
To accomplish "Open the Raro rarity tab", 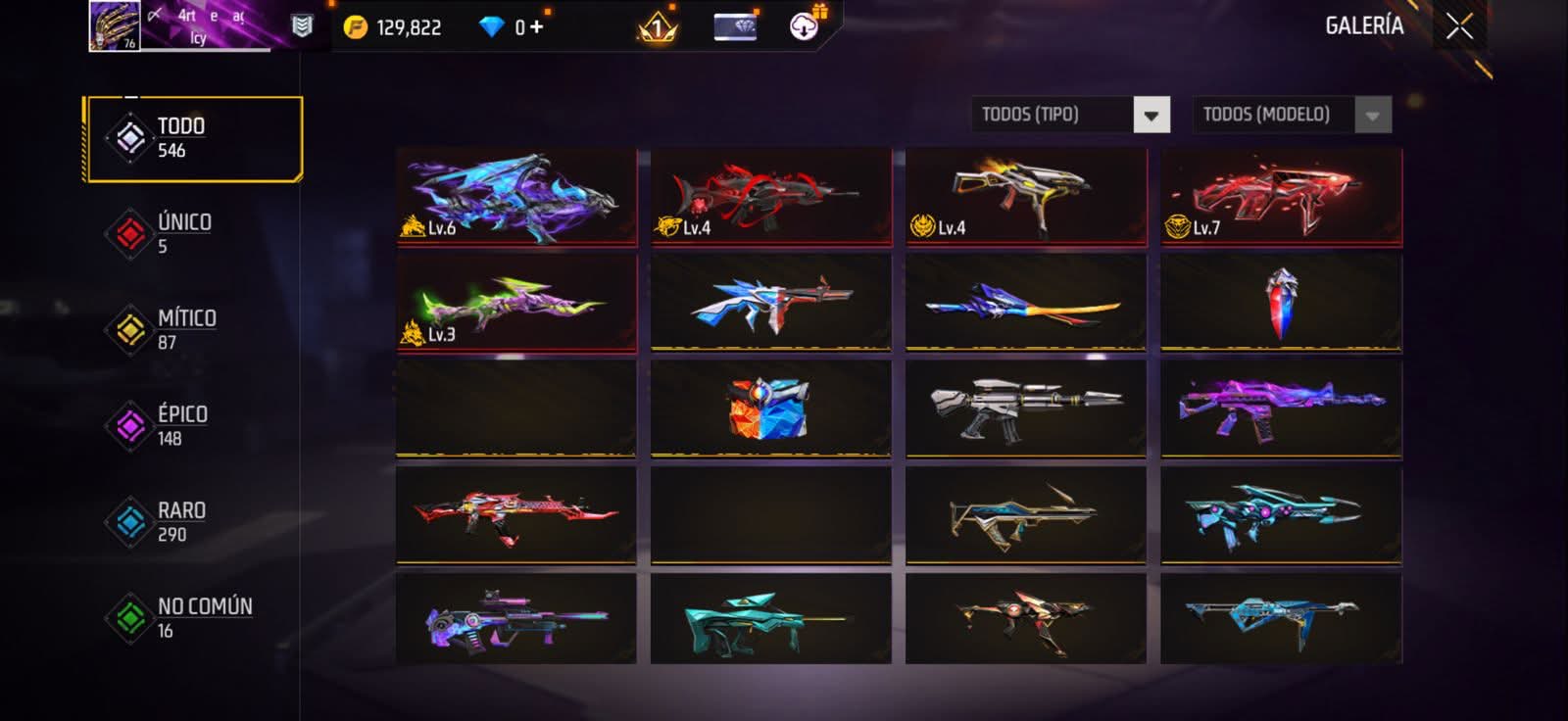I will tap(181, 521).
